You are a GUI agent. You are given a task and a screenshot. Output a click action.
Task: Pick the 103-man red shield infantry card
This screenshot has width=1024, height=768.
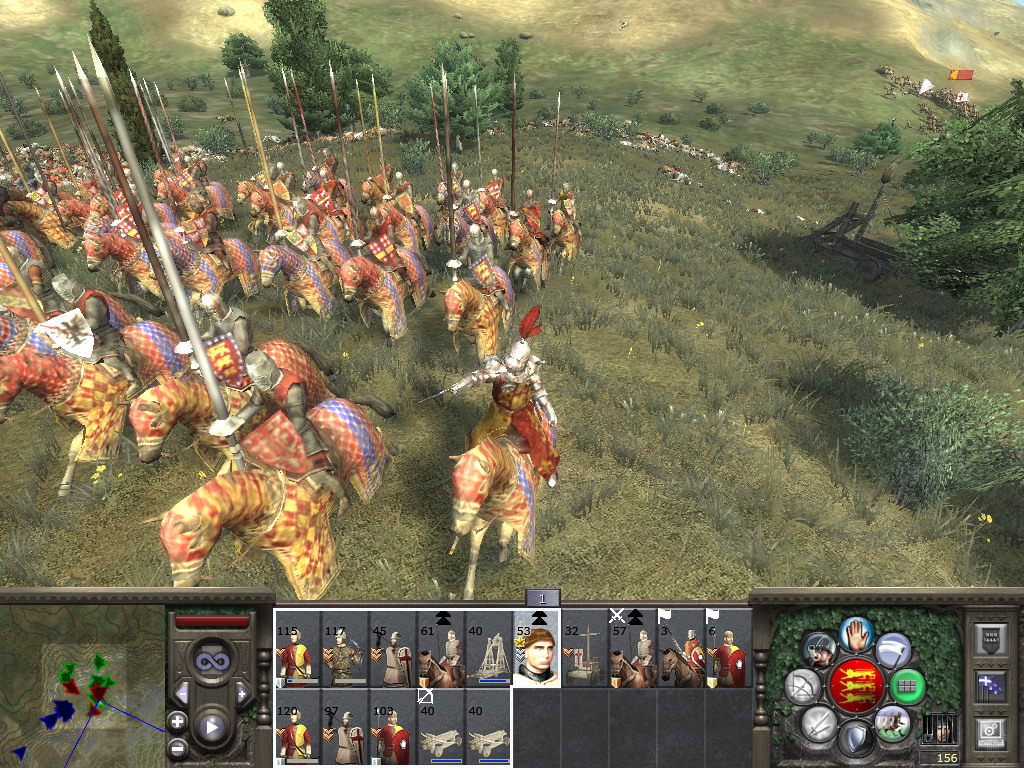[392, 727]
